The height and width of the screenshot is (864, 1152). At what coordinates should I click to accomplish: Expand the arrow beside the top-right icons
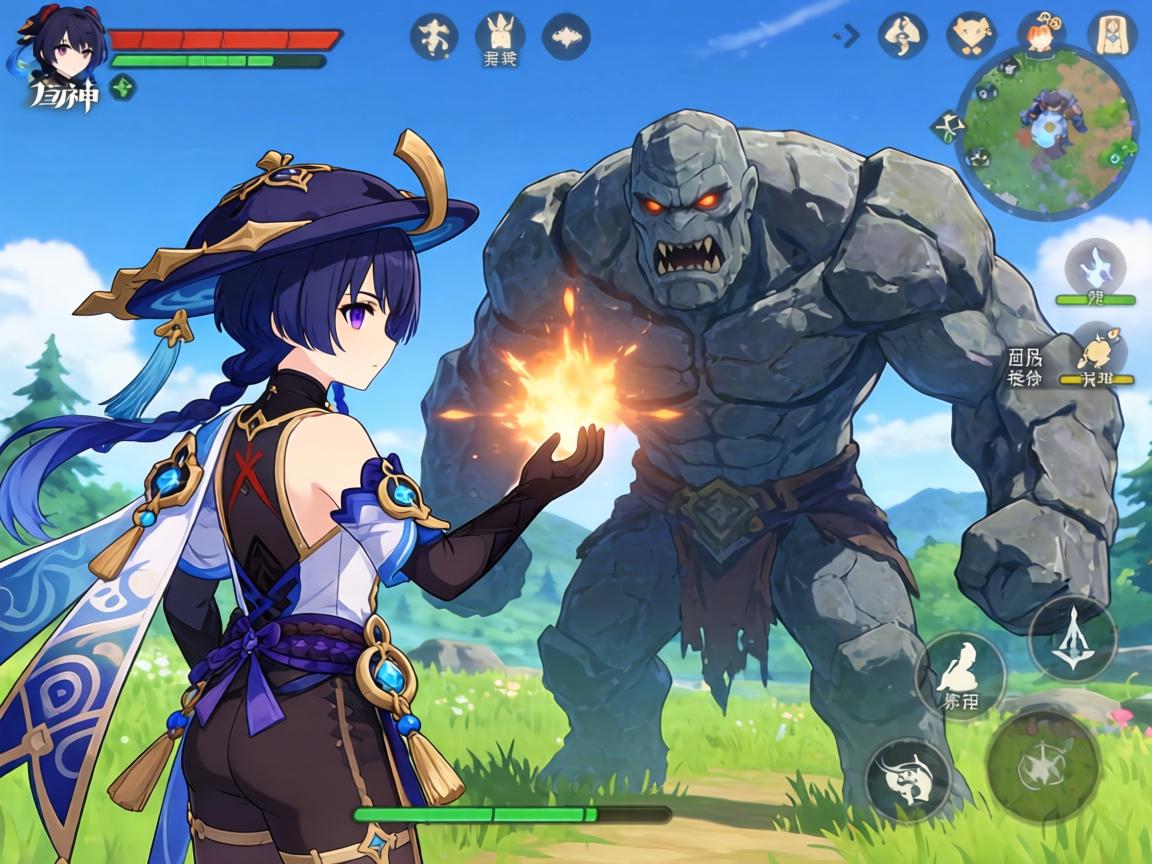(x=847, y=37)
